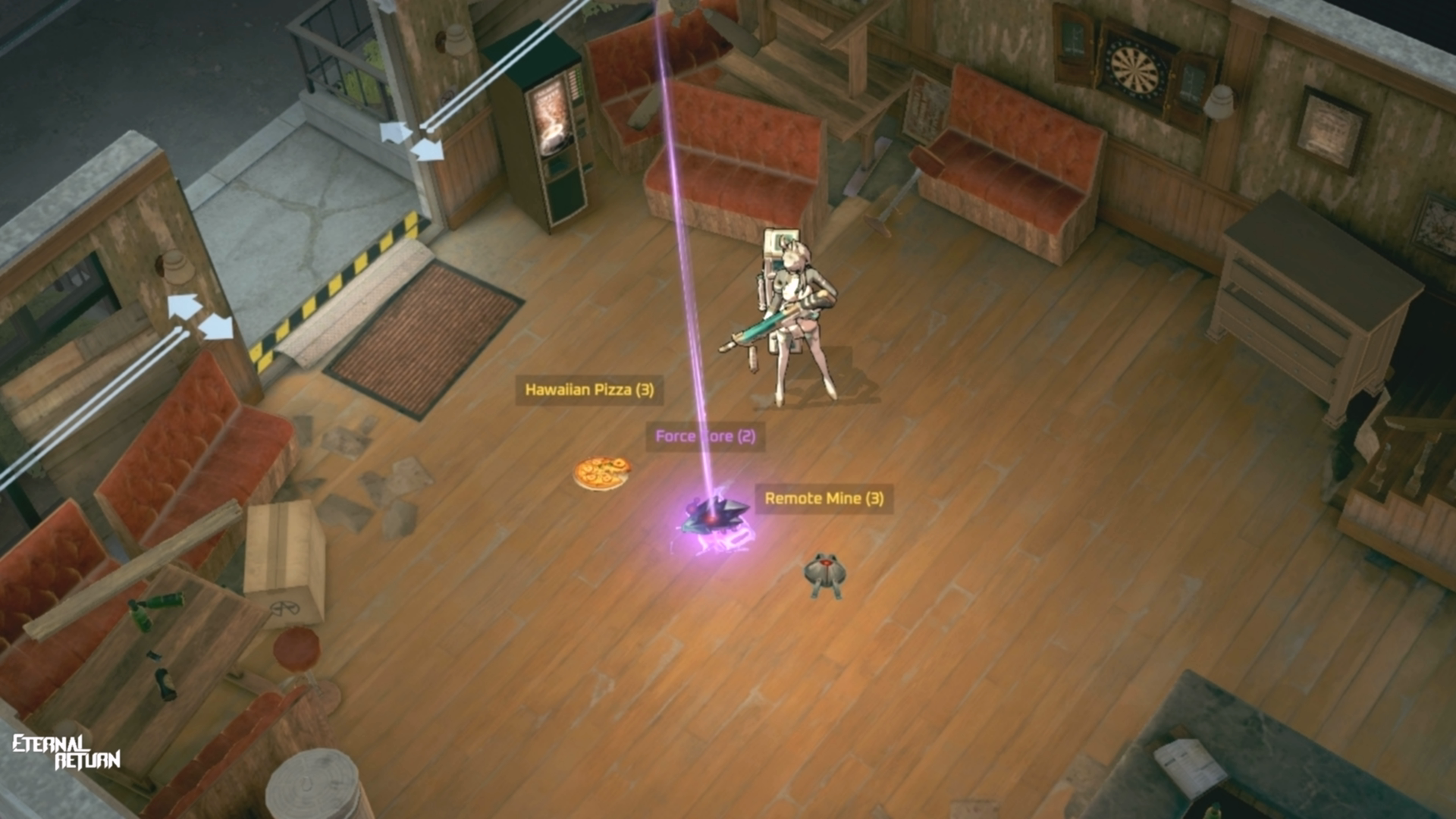Select the Force Core (2) loot label
Screen dimensions: 1456x819
(705, 436)
